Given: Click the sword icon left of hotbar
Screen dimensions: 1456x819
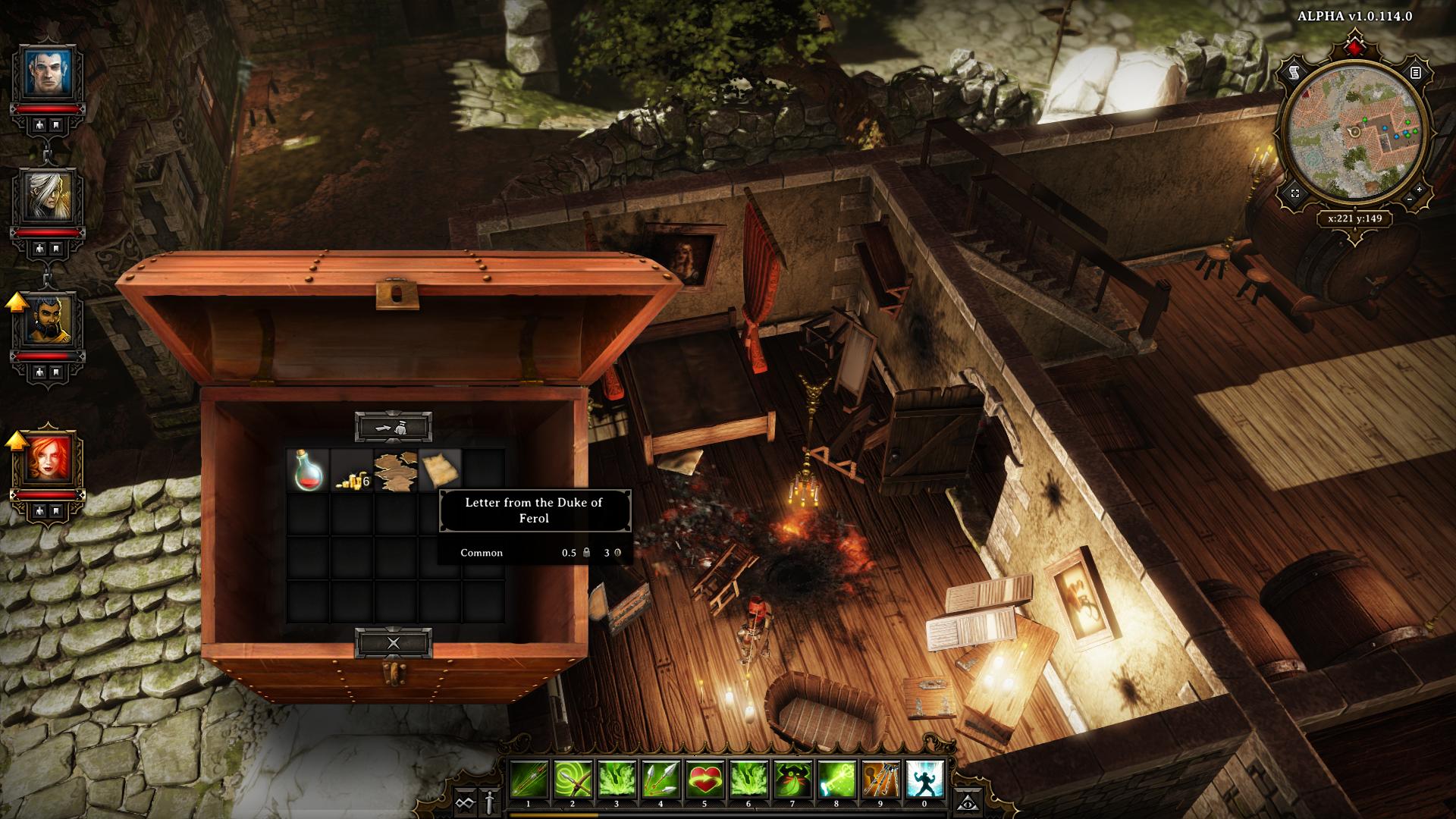Looking at the screenshot, I should click(490, 801).
